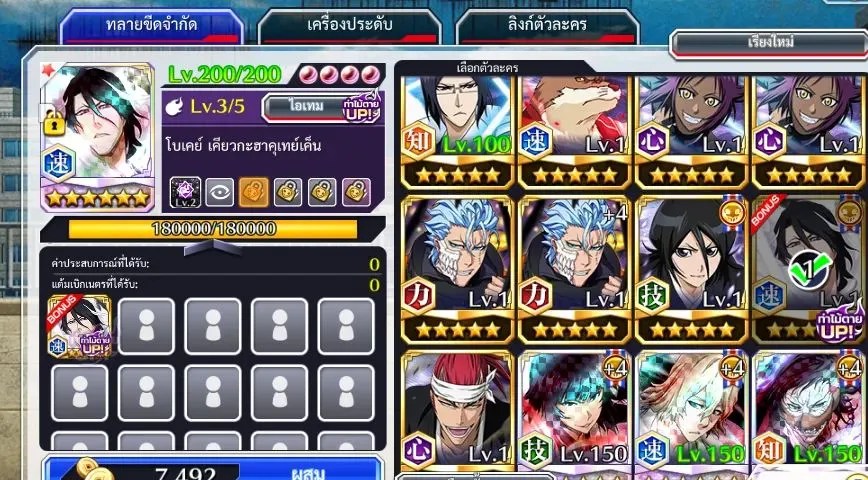Open the Lv.2 purple skill icon

coord(185,190)
